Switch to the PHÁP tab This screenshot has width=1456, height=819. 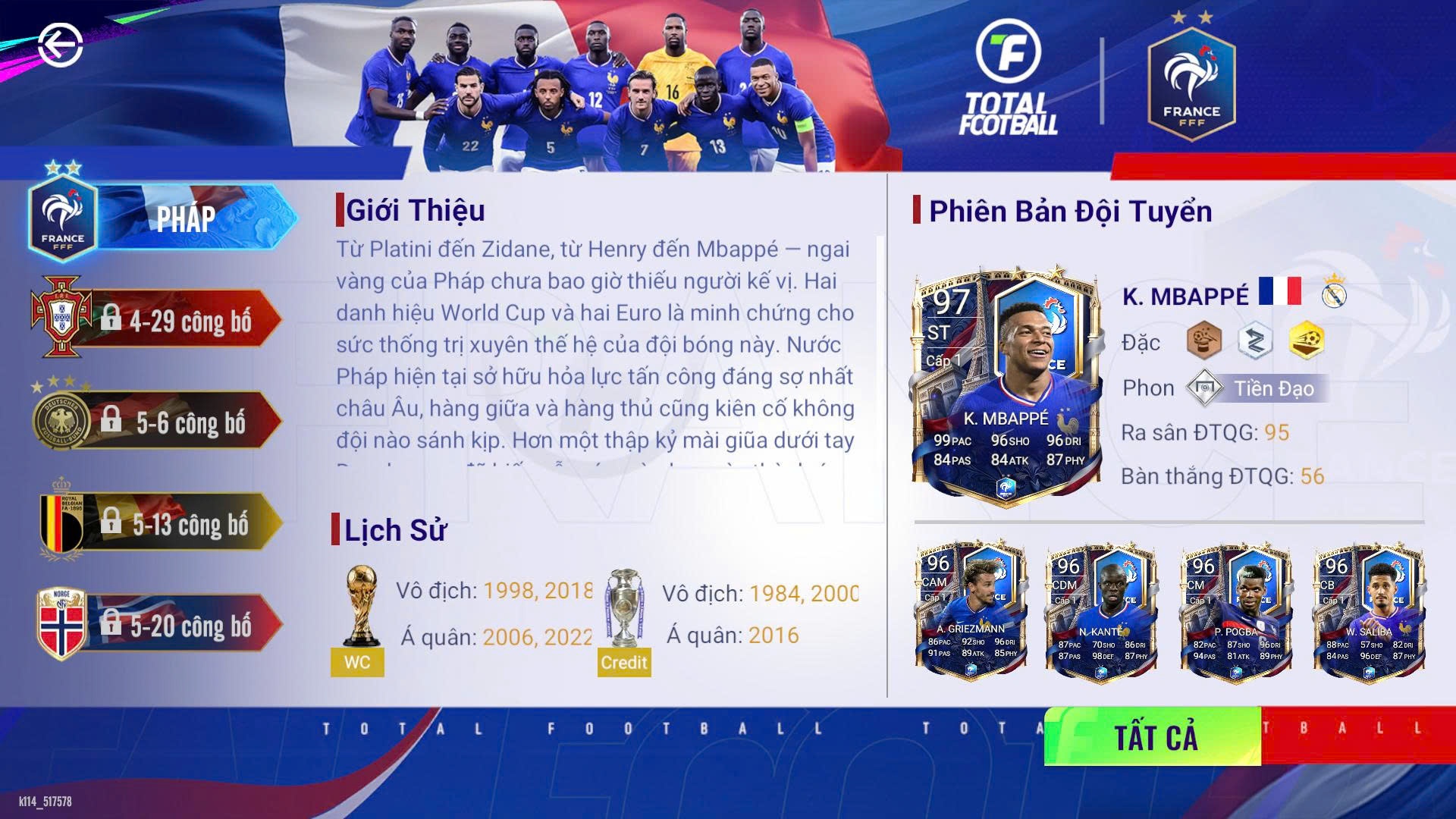click(188, 218)
